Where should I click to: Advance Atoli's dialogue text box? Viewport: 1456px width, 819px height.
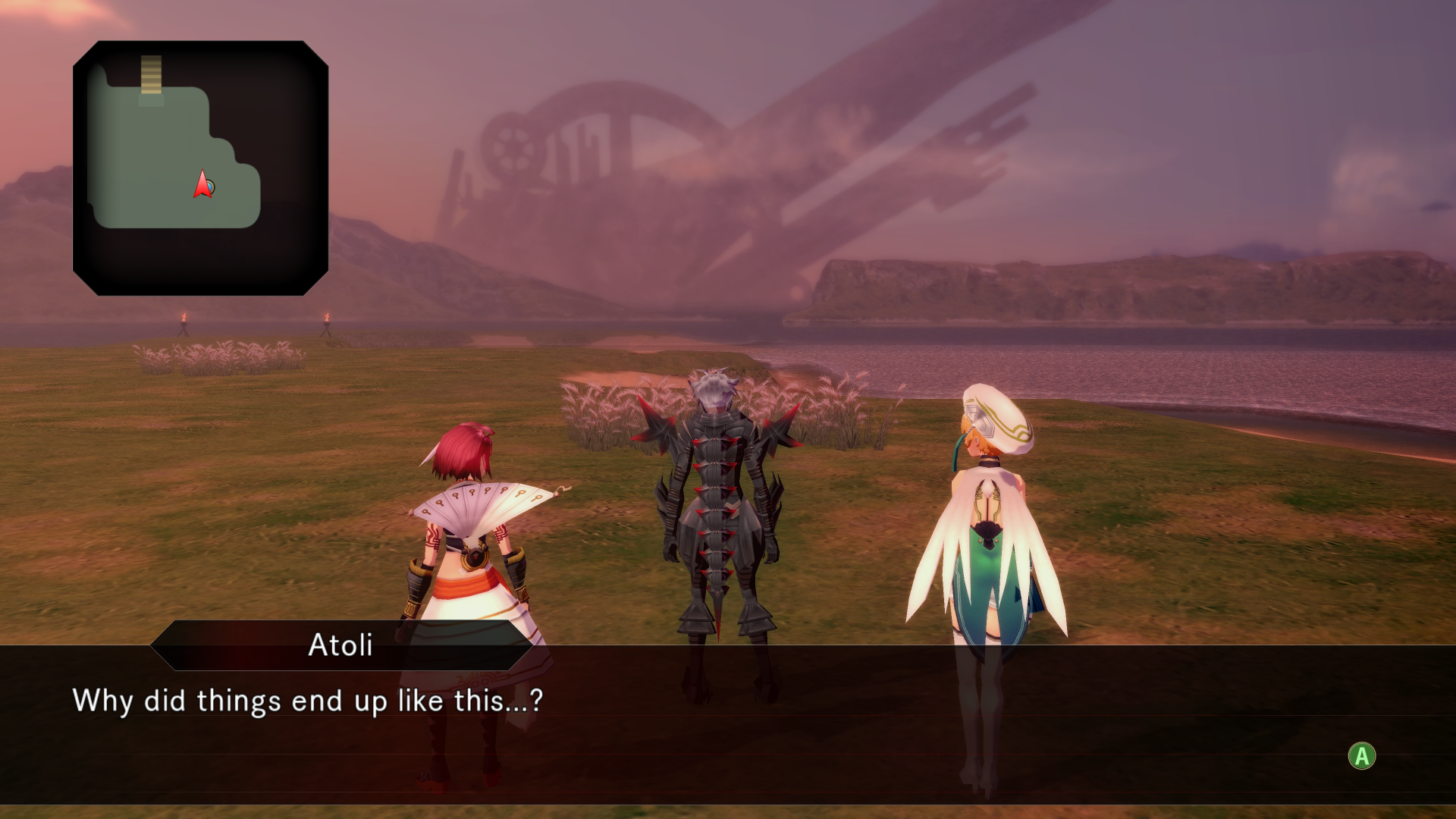point(1361,755)
